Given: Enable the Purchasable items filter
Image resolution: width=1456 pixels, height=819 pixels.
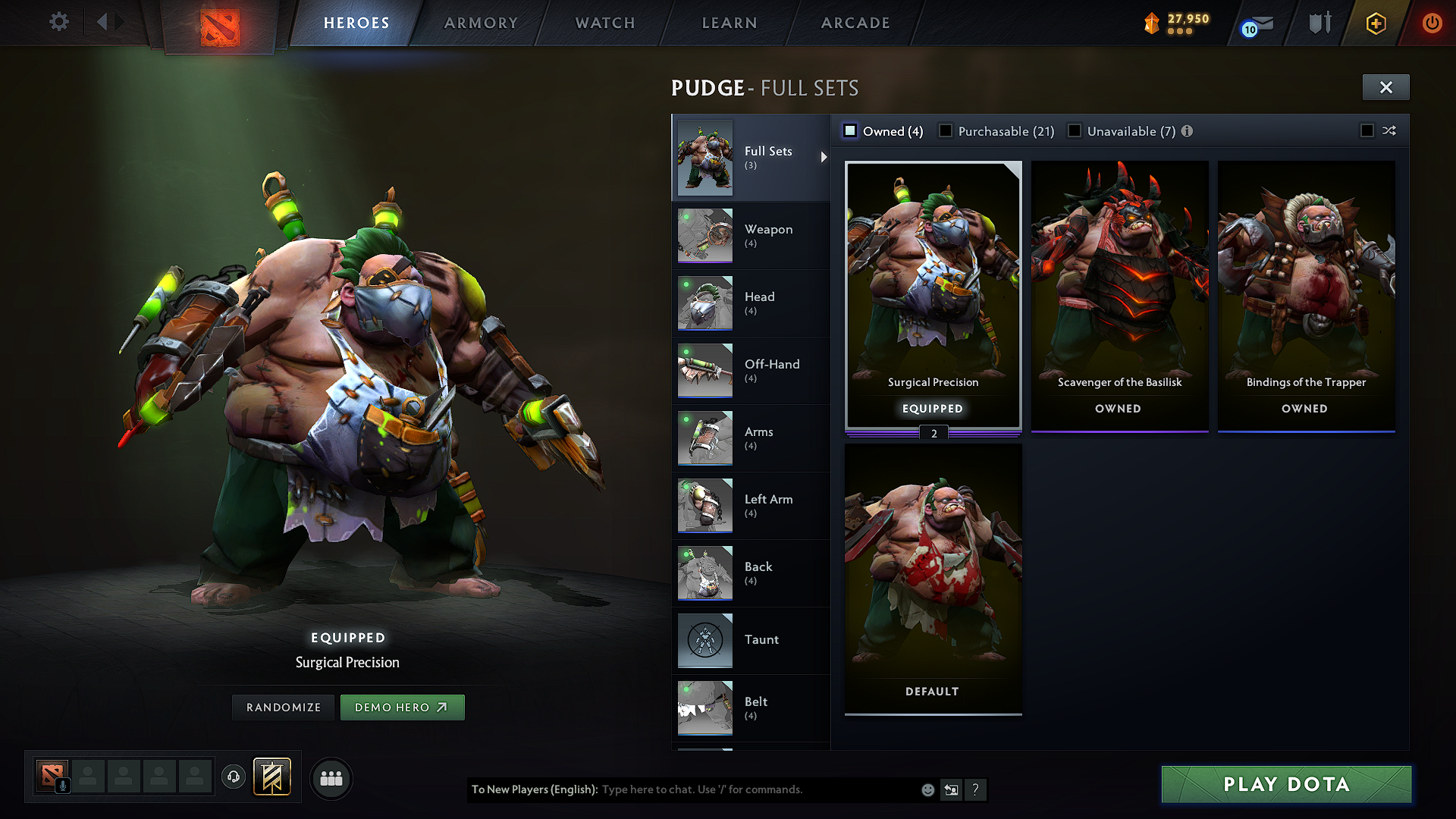Looking at the screenshot, I should (946, 131).
